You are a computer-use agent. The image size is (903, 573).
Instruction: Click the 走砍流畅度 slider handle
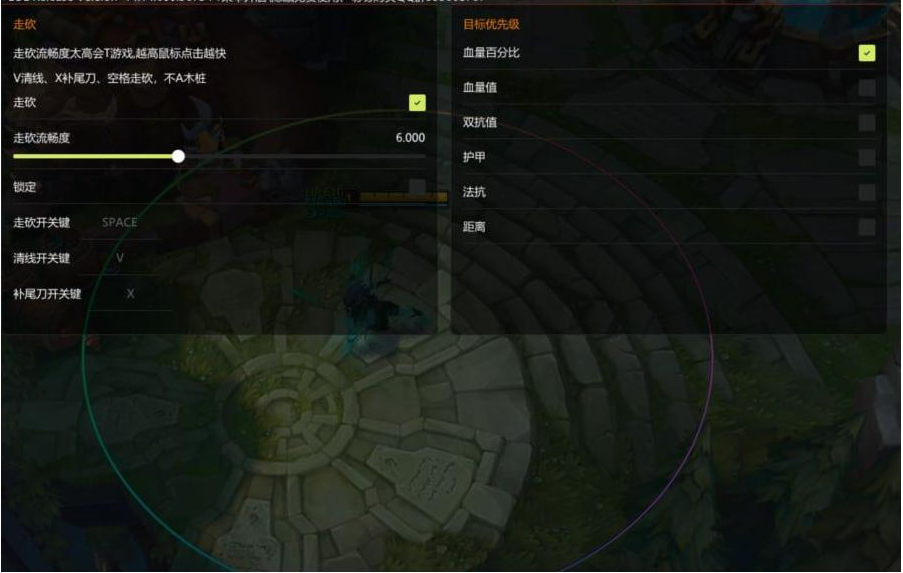click(178, 156)
